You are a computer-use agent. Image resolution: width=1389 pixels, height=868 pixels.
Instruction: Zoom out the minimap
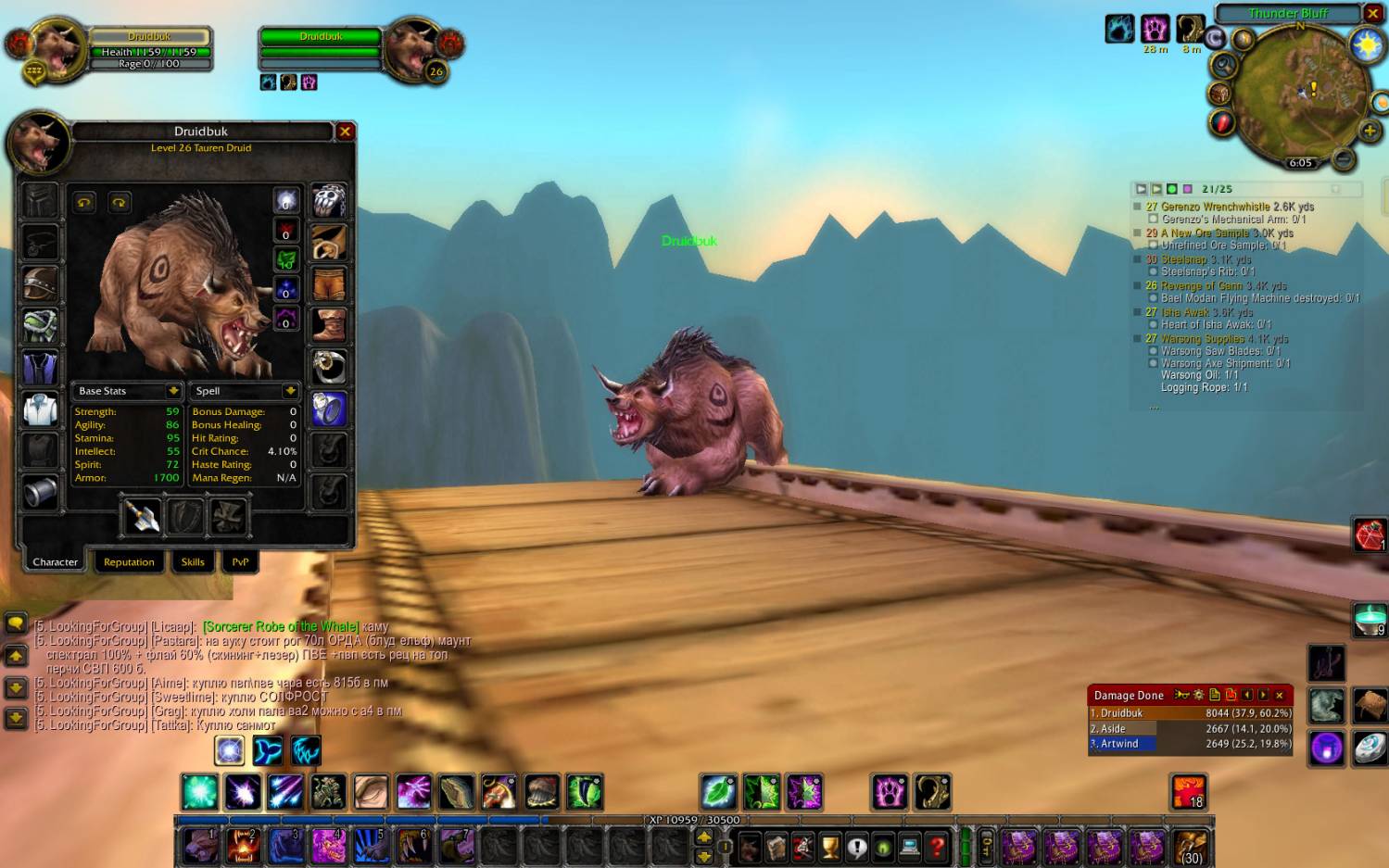pos(1344,159)
